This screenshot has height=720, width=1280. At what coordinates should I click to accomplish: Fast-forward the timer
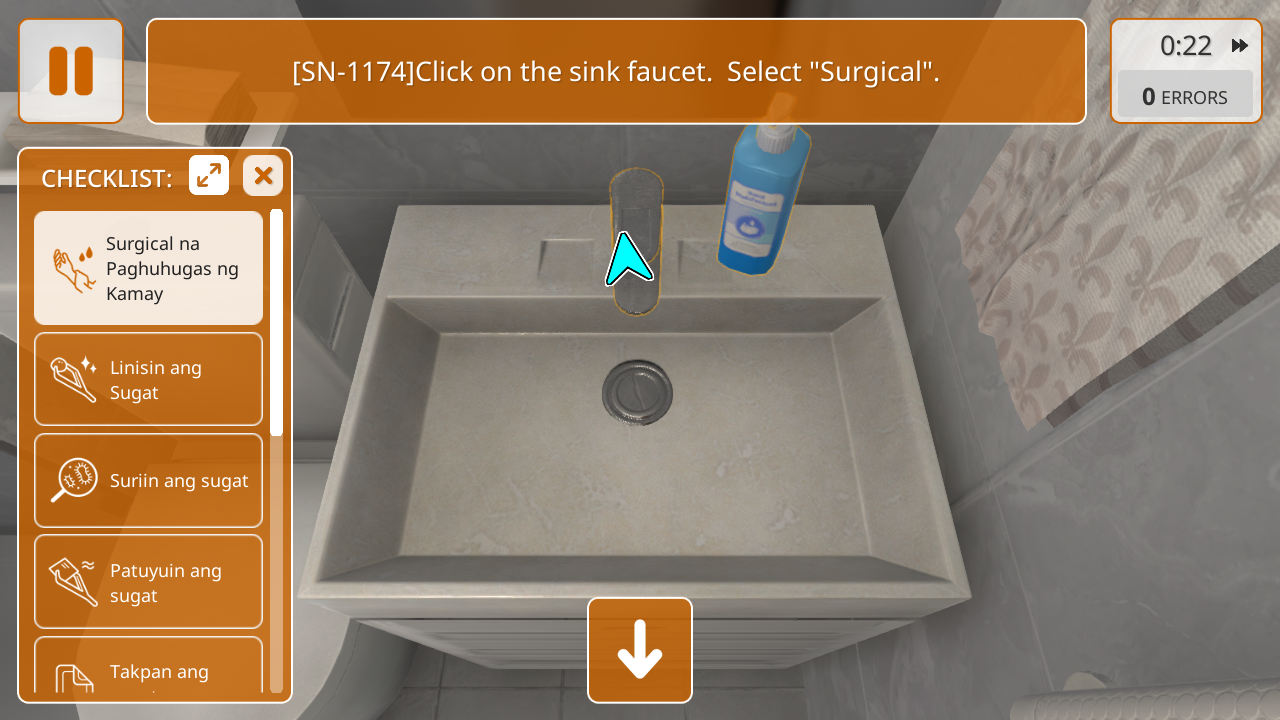1240,46
